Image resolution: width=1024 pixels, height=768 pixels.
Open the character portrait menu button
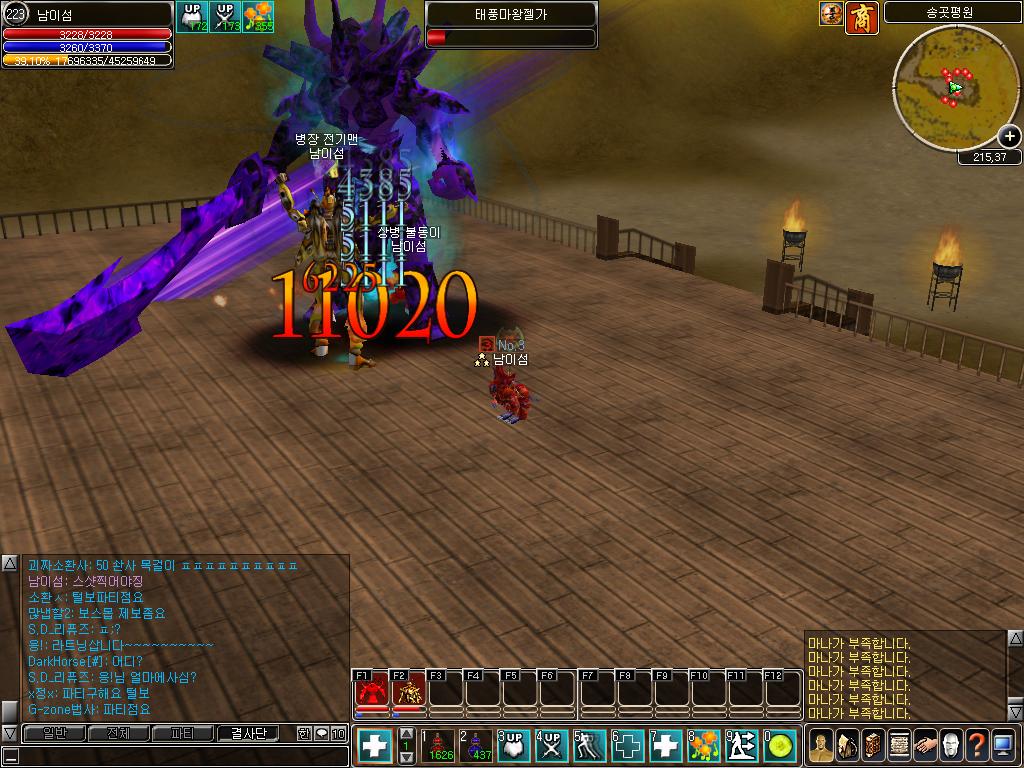821,745
